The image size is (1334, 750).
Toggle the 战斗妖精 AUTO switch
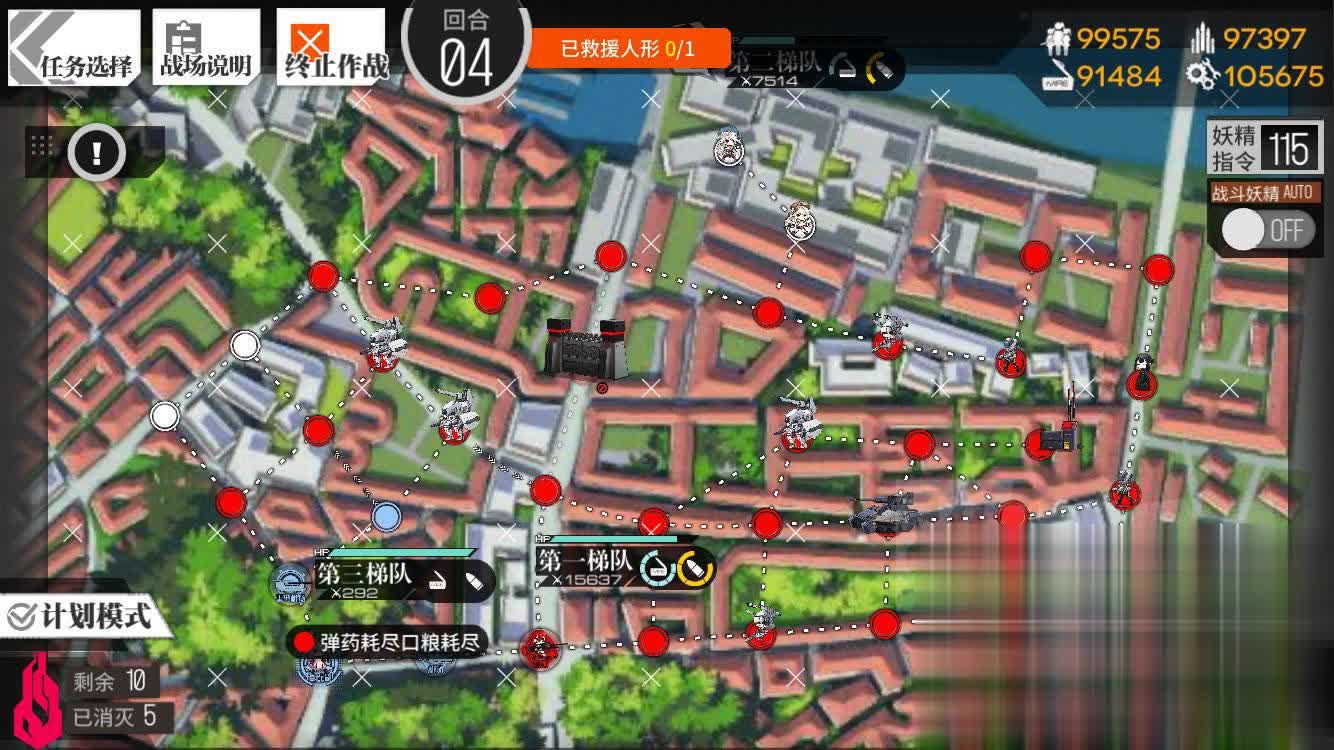(x=1265, y=230)
